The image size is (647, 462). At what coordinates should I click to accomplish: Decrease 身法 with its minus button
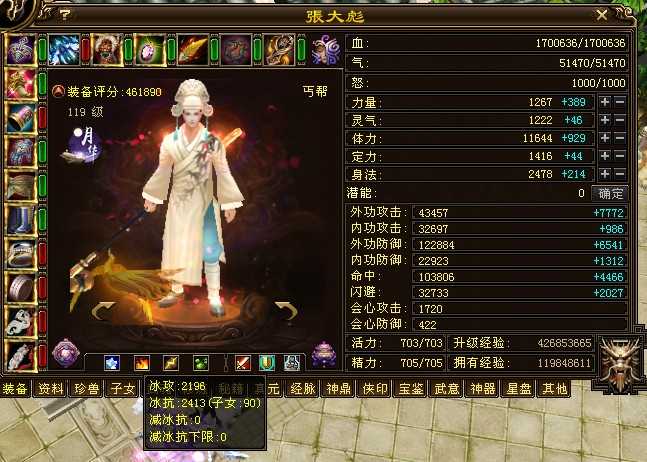point(620,174)
